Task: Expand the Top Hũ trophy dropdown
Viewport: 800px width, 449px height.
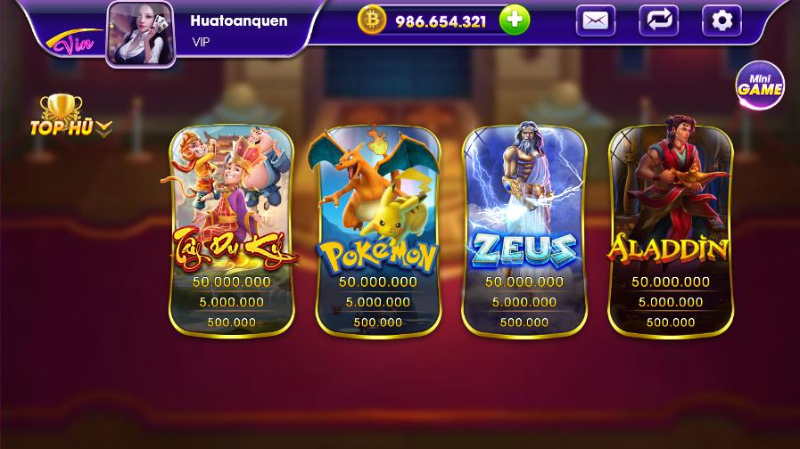Action: [69, 117]
